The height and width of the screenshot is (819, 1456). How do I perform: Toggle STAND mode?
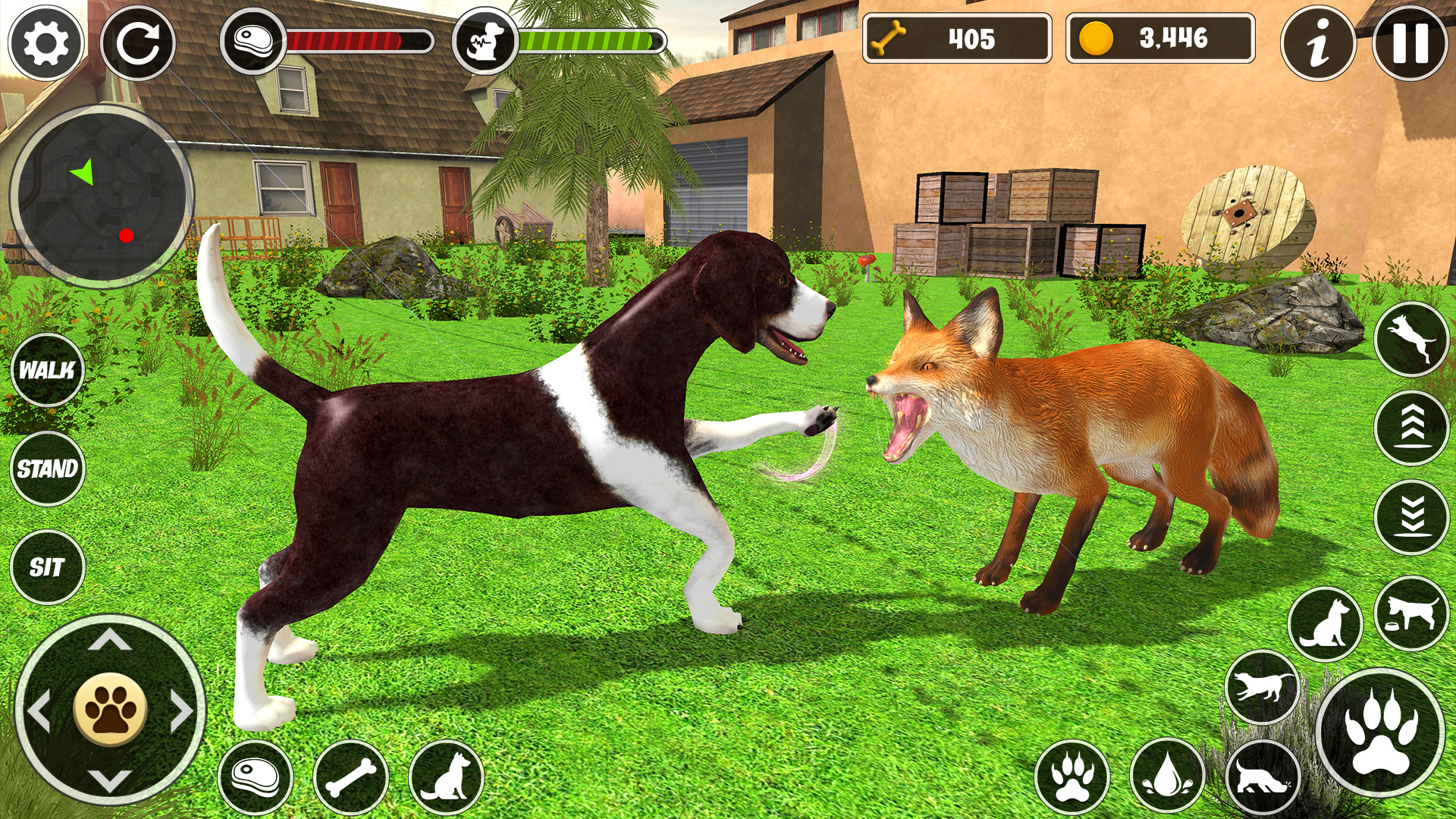47,468
